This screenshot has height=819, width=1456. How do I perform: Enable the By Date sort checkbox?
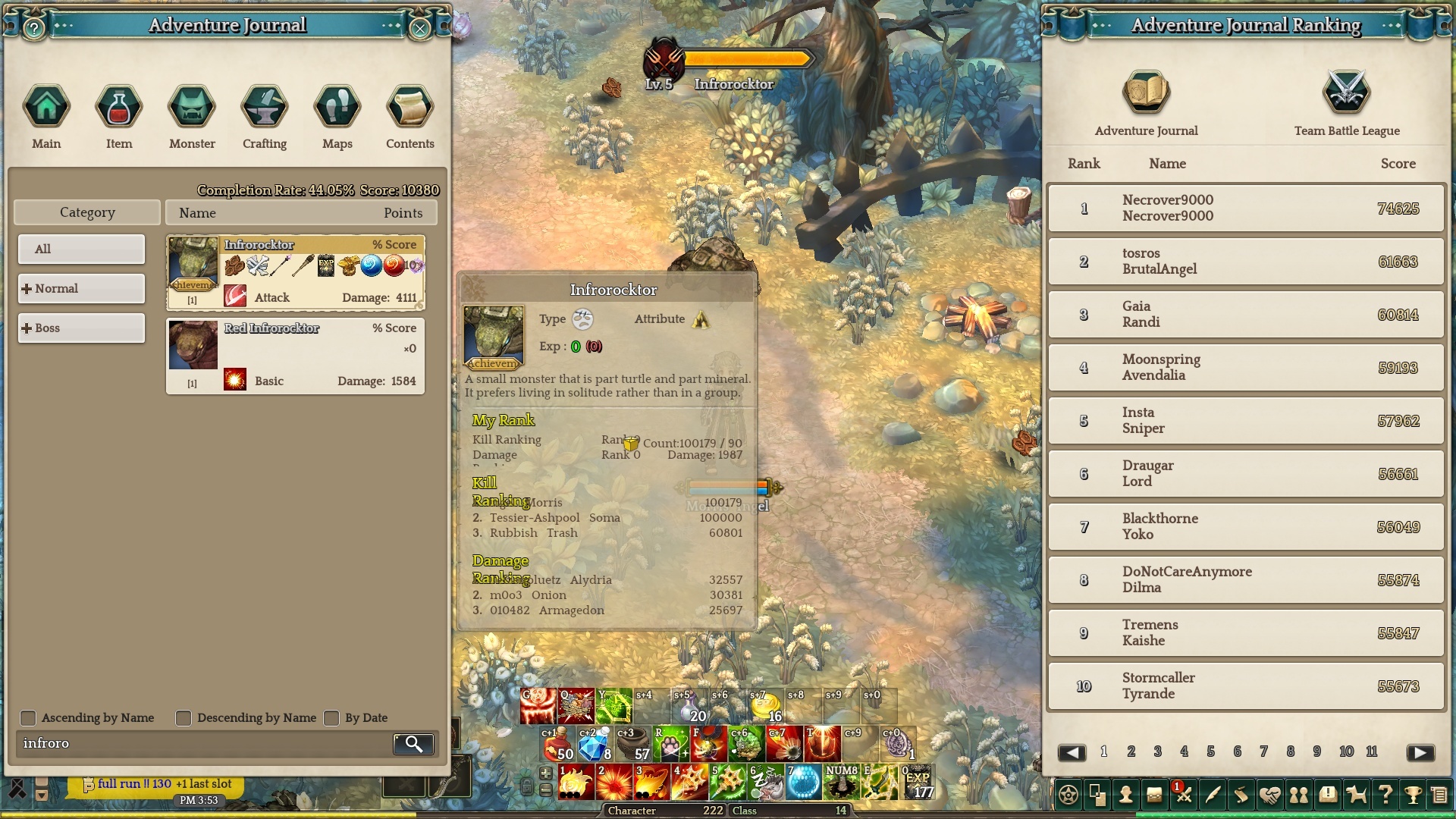[x=331, y=717]
